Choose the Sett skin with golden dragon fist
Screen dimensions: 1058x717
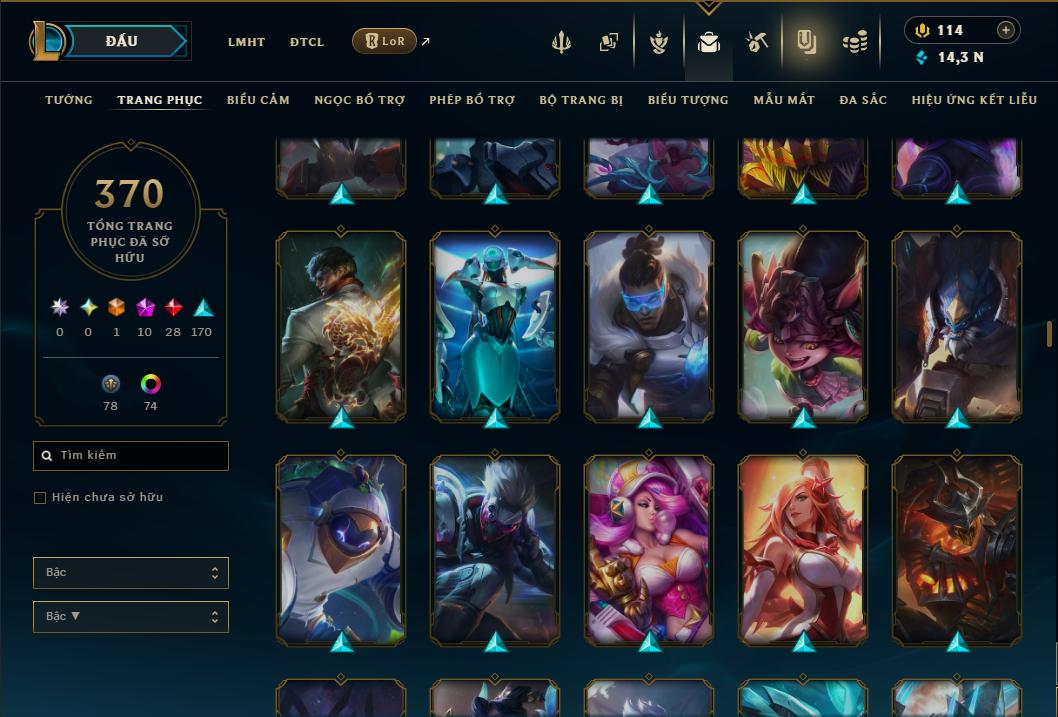pos(341,325)
